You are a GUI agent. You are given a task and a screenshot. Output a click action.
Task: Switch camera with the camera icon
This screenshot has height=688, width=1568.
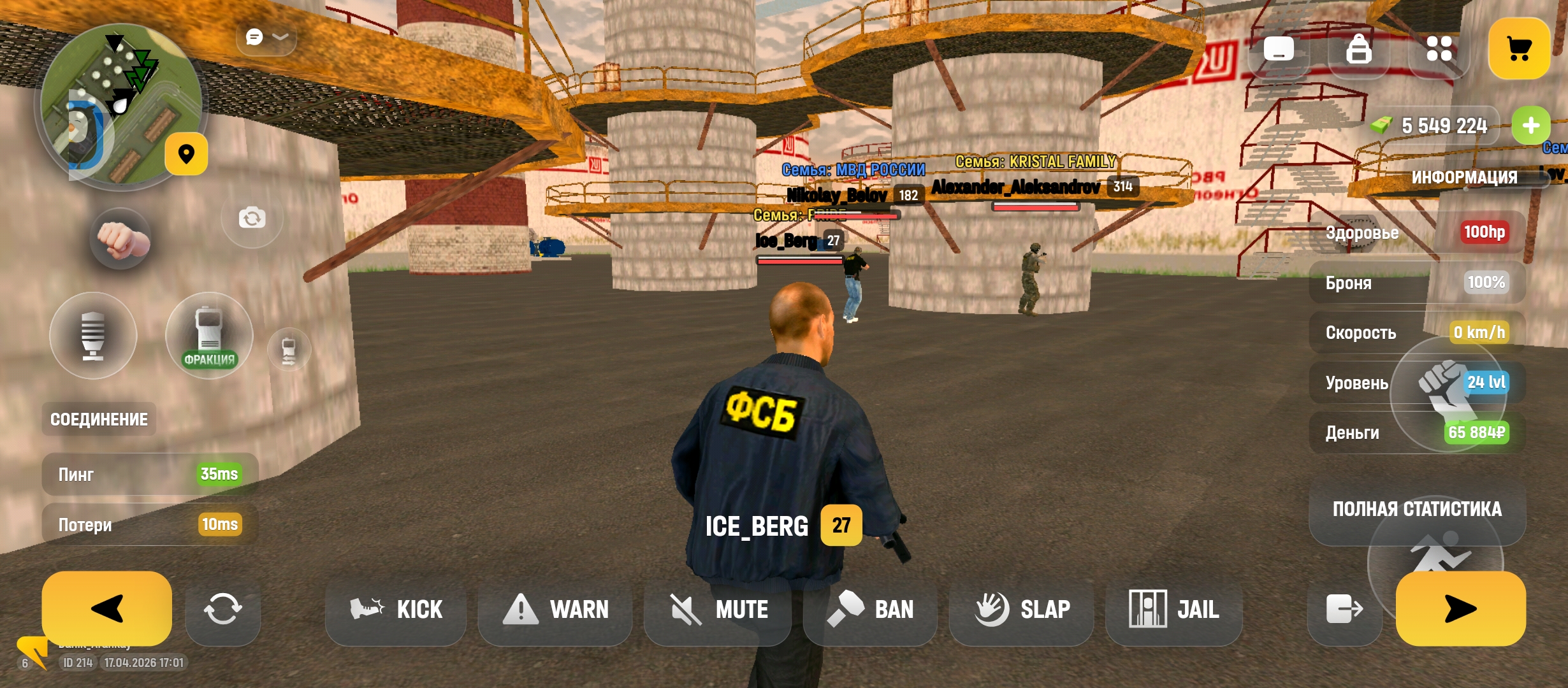[x=252, y=219]
